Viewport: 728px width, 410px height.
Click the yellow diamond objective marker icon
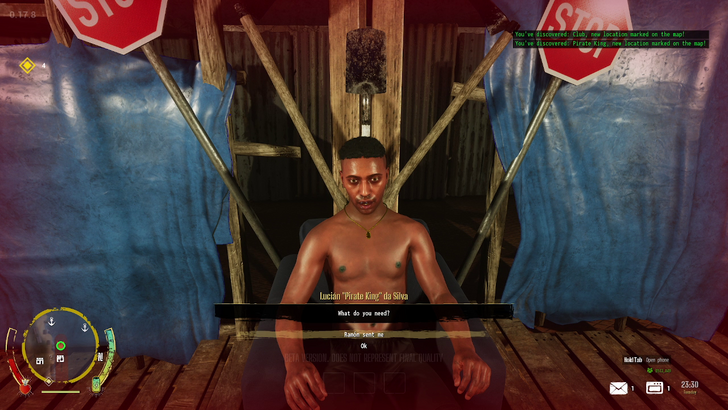pyautogui.click(x=27, y=66)
